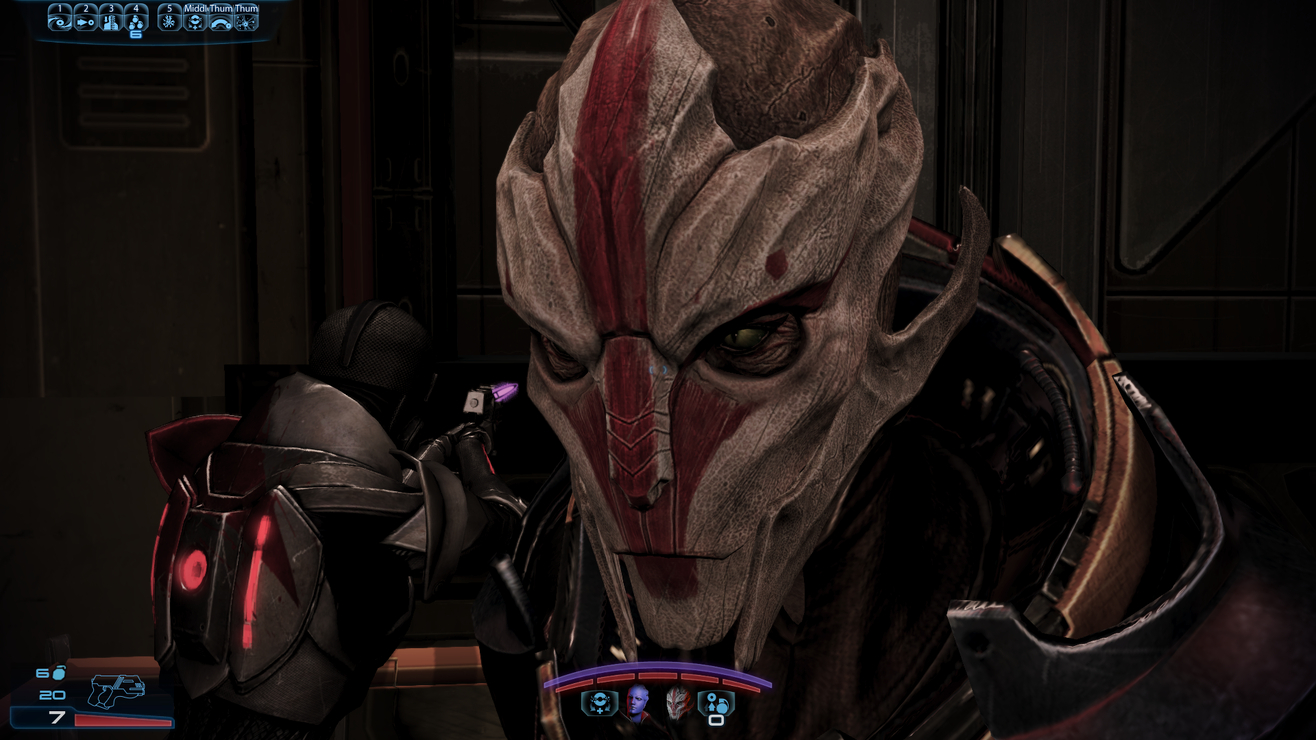The image size is (1316, 740).
Task: Click the medi-gel count 0
Action: click(716, 722)
